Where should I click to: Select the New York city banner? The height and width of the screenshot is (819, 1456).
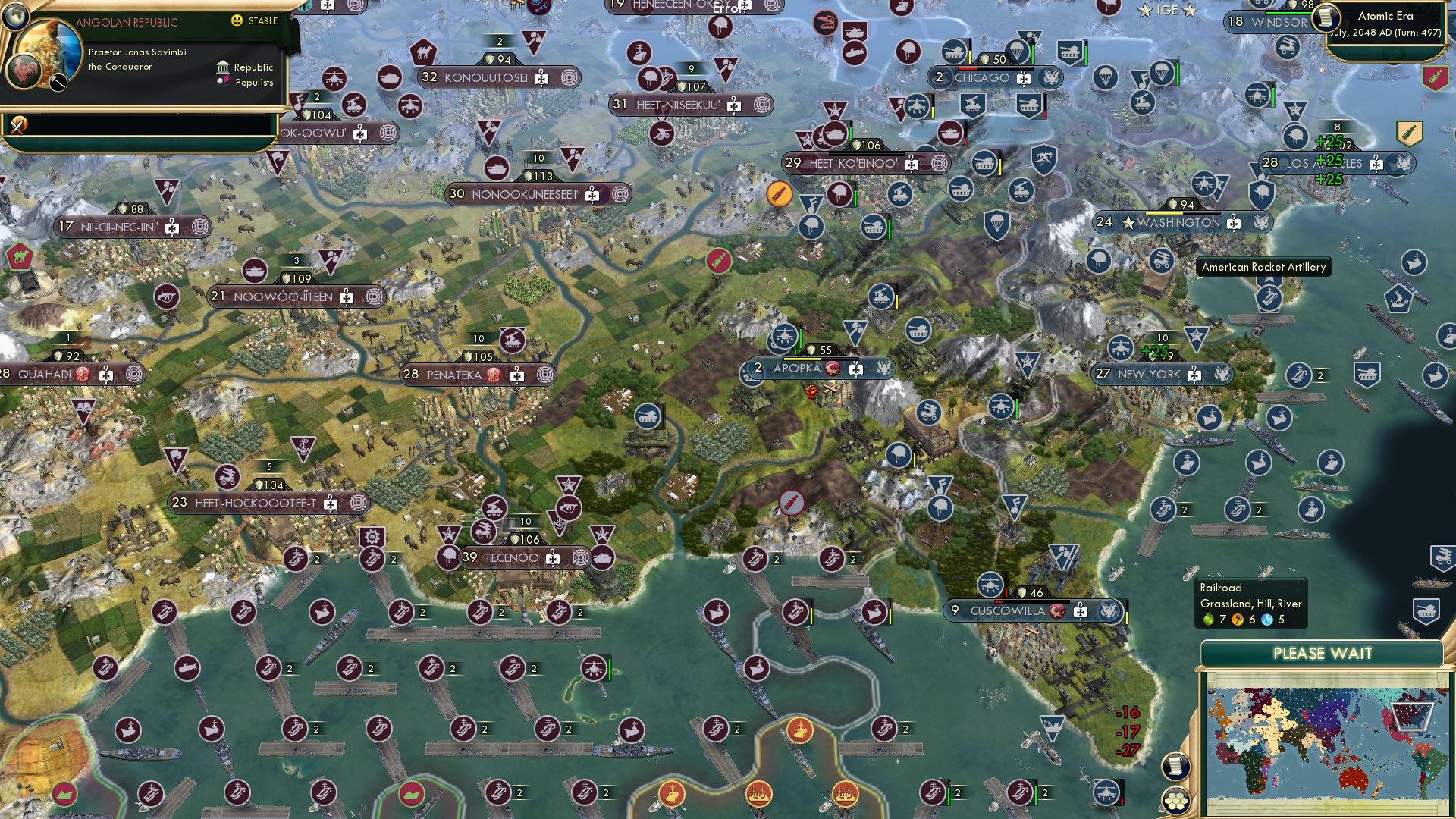(x=1160, y=374)
